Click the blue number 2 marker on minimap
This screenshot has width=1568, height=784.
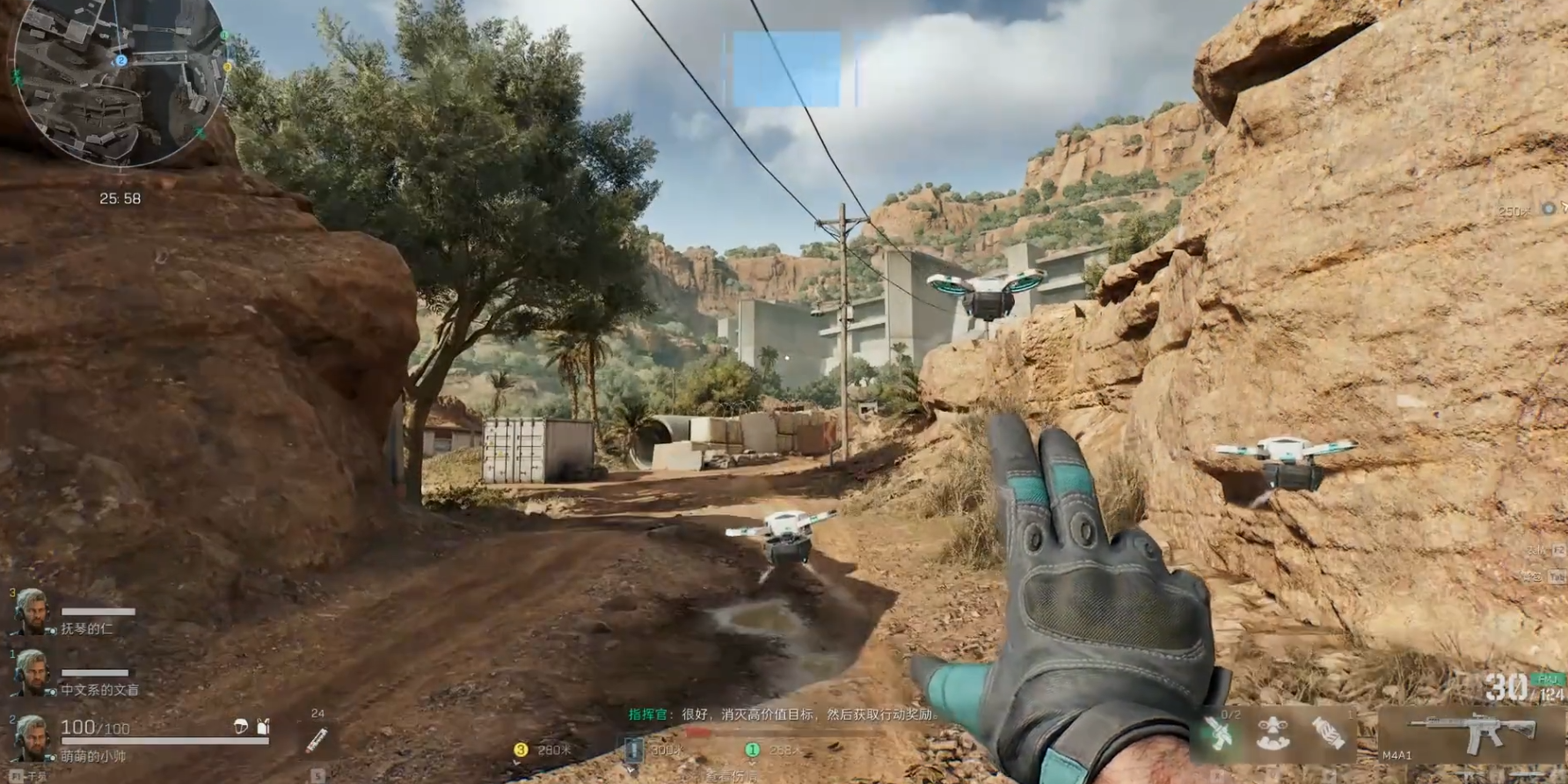tap(121, 60)
